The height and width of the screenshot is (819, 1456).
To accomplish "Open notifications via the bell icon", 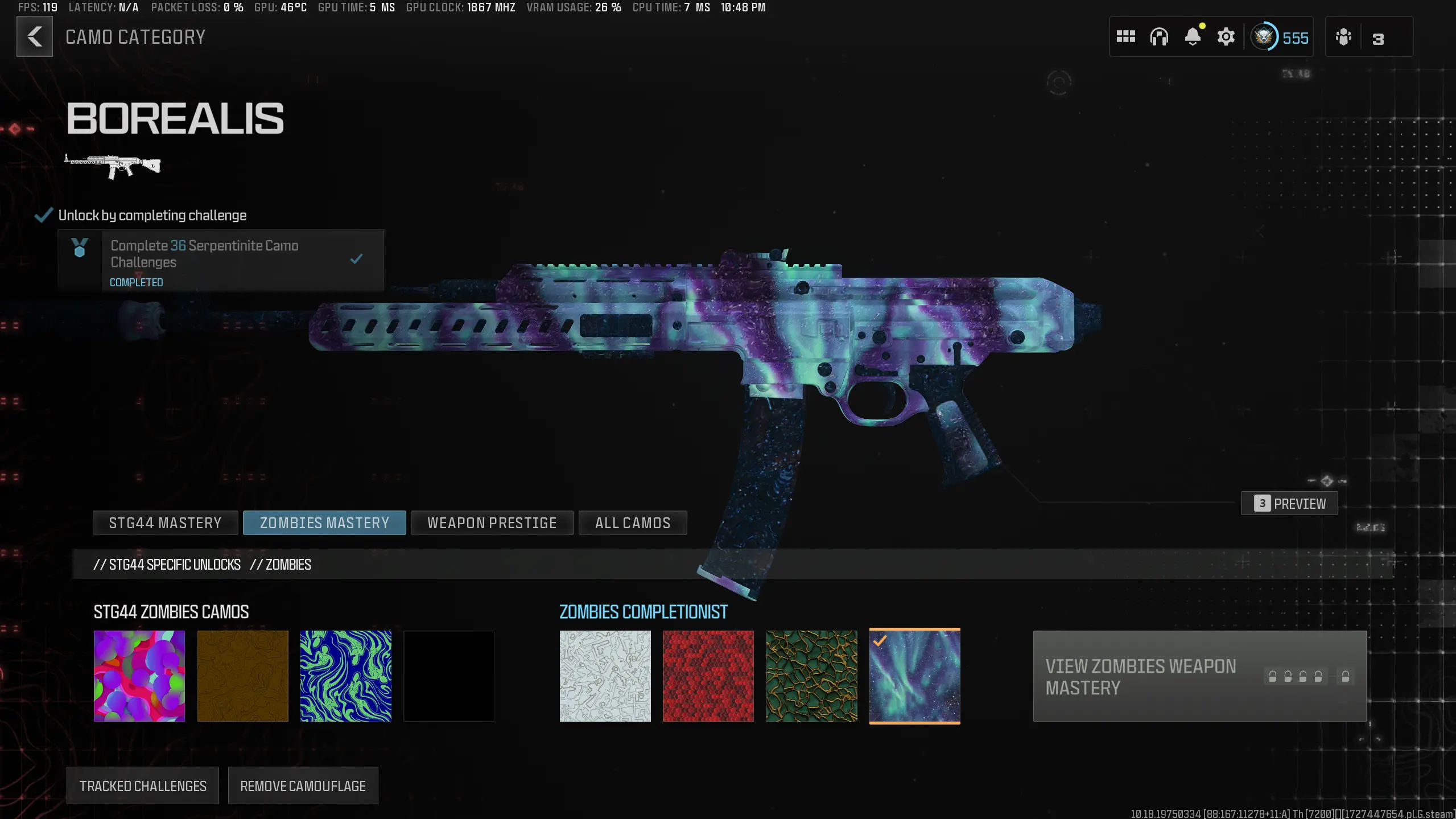I will (1193, 36).
